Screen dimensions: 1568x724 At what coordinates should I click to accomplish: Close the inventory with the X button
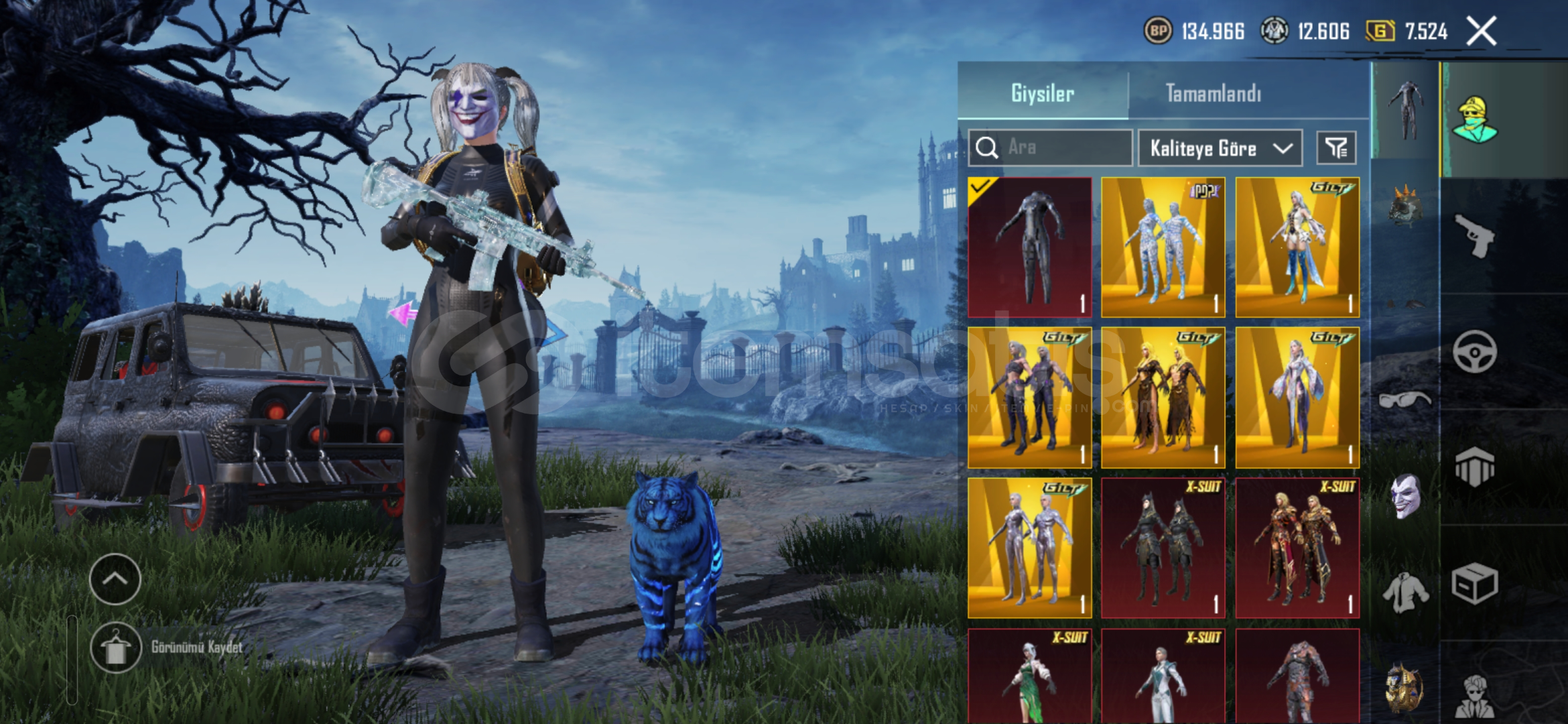(x=1481, y=31)
